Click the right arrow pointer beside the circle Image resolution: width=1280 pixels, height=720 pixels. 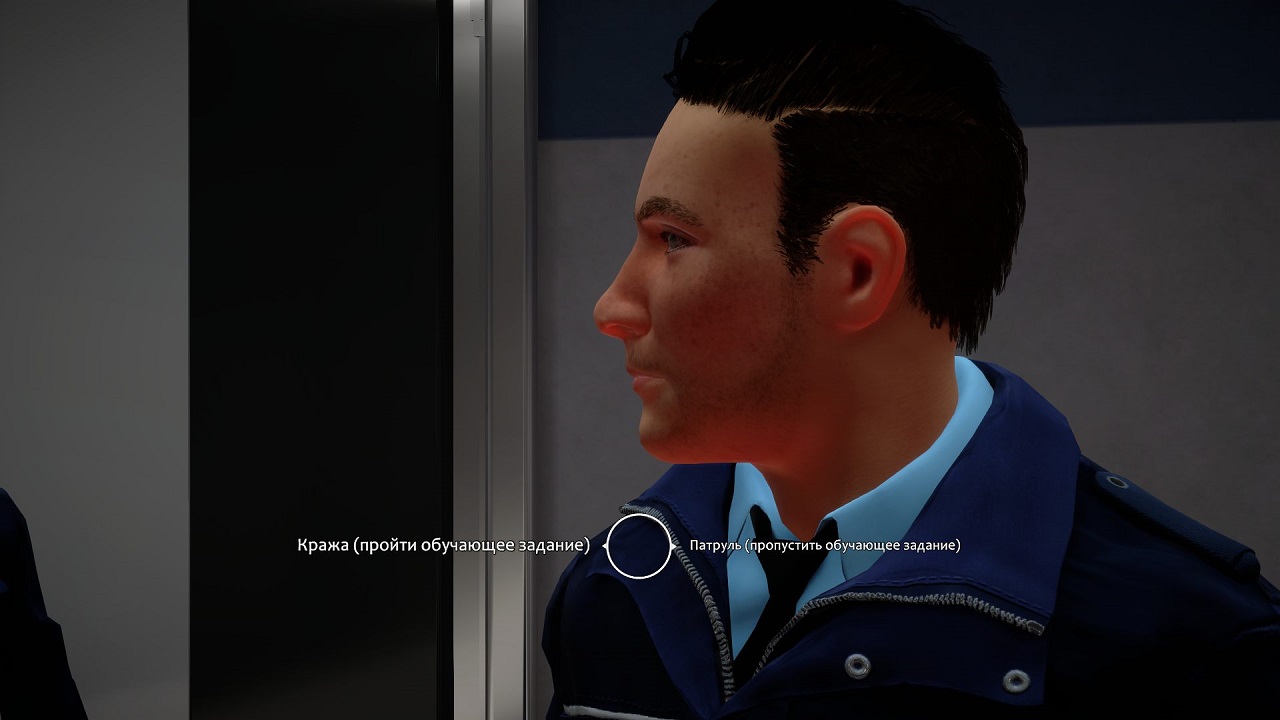[x=673, y=546]
